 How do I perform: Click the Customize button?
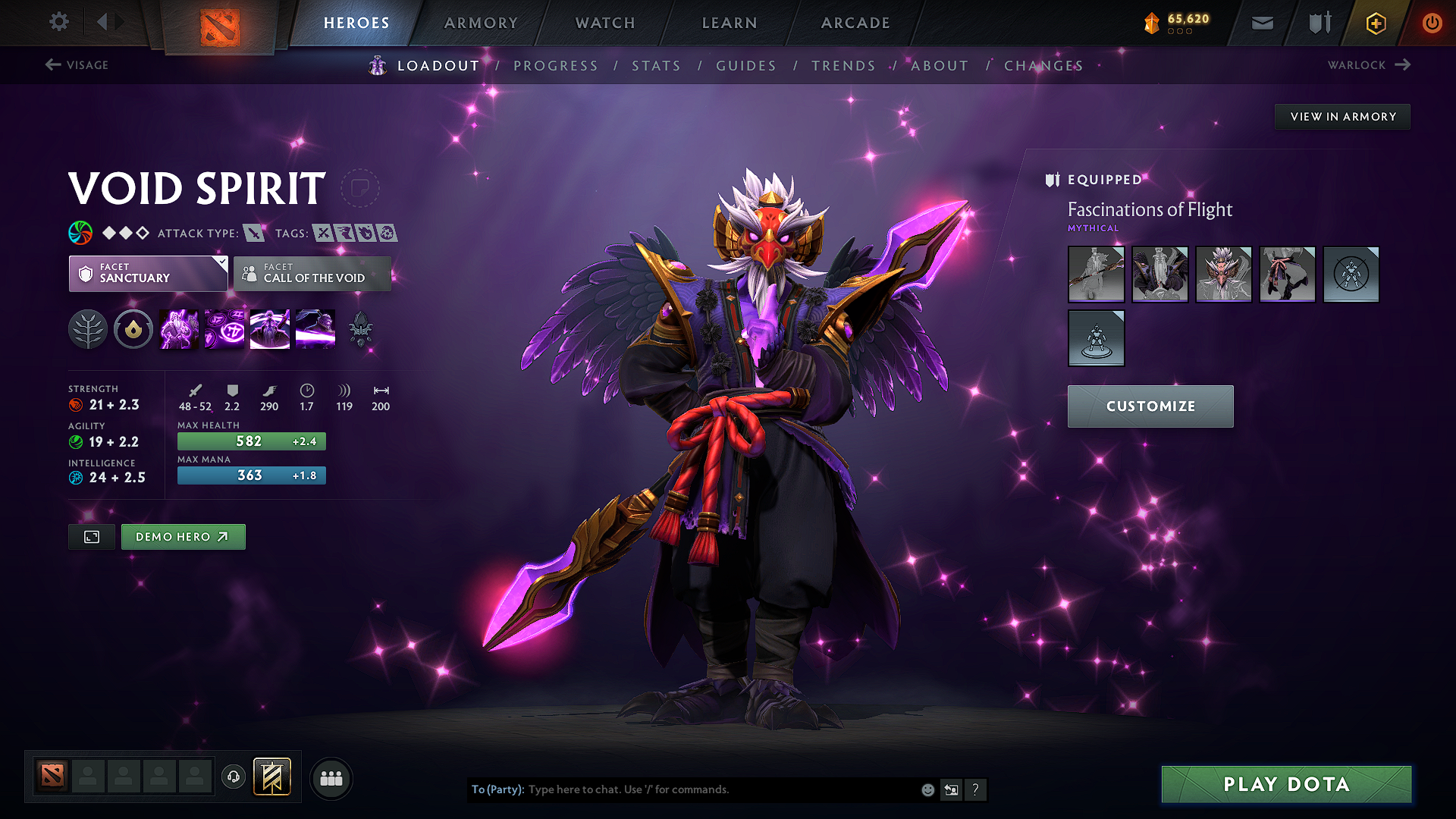coord(1150,406)
